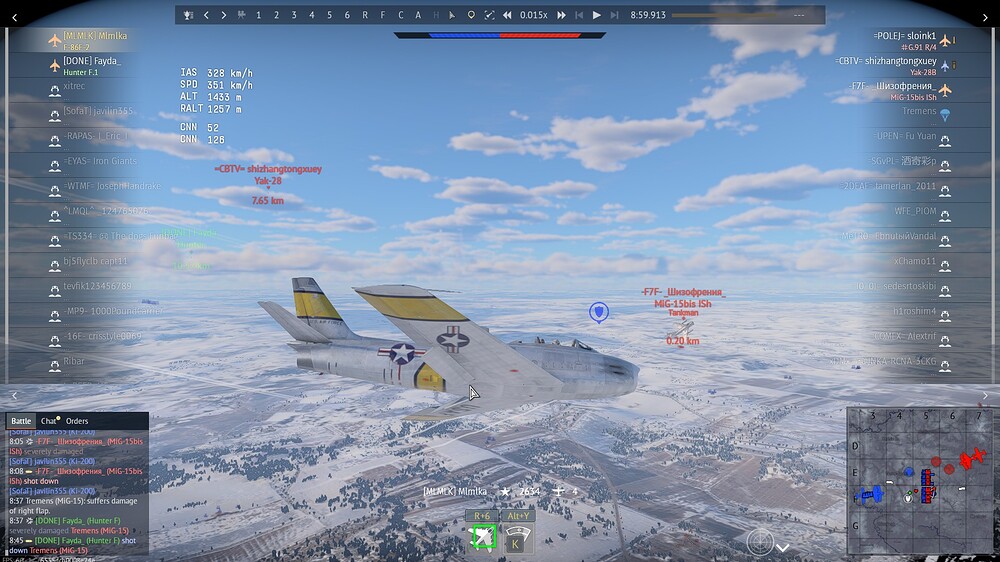The height and width of the screenshot is (562, 1000).
Task: Choose the F camera mode
Action: [383, 15]
